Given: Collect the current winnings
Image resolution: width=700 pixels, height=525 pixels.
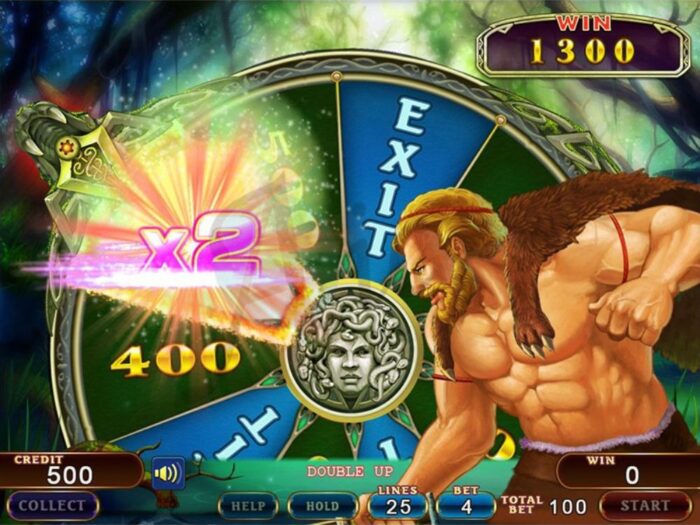Looking at the screenshot, I should (x=52, y=506).
